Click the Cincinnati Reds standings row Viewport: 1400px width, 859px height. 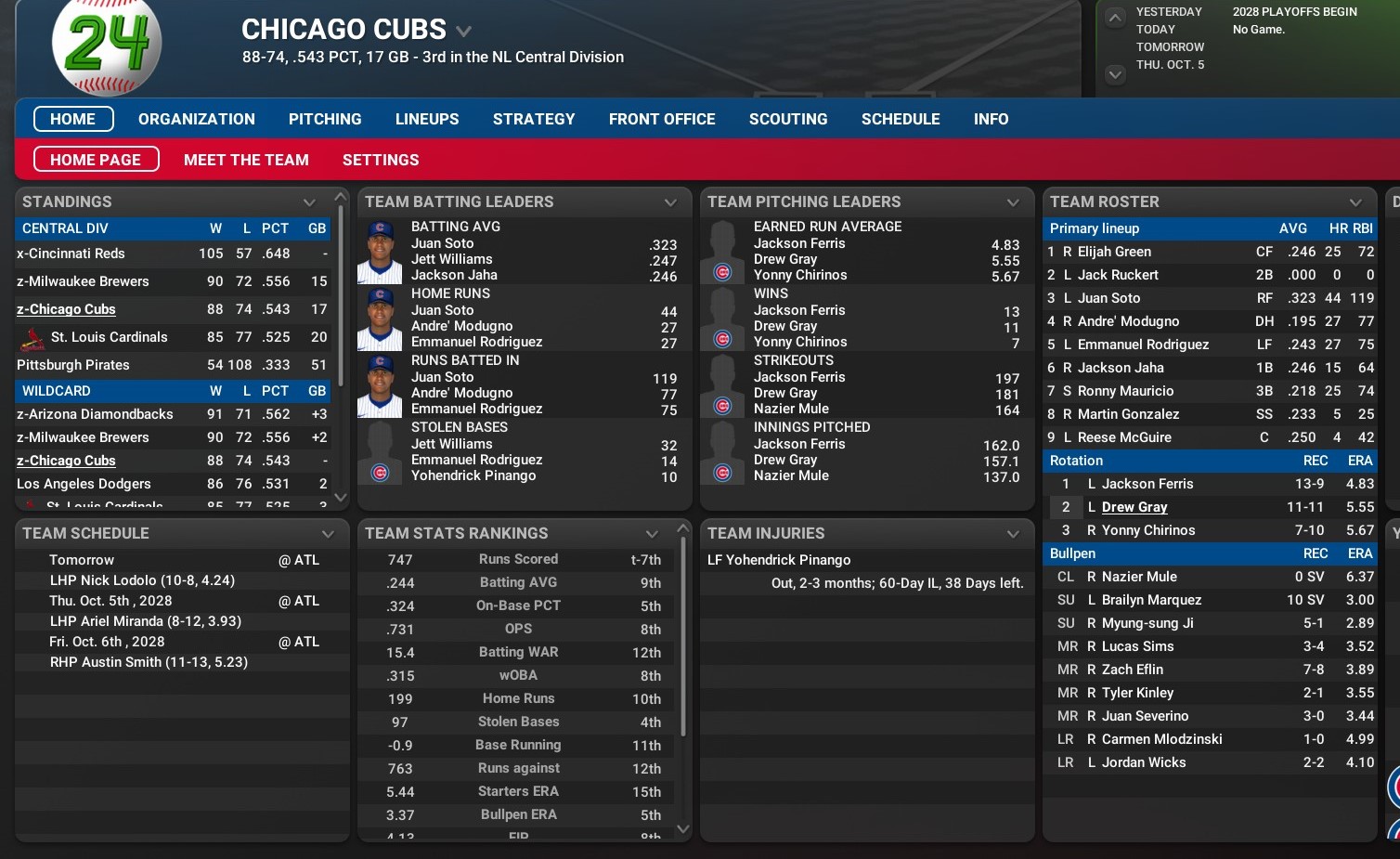pos(71,254)
